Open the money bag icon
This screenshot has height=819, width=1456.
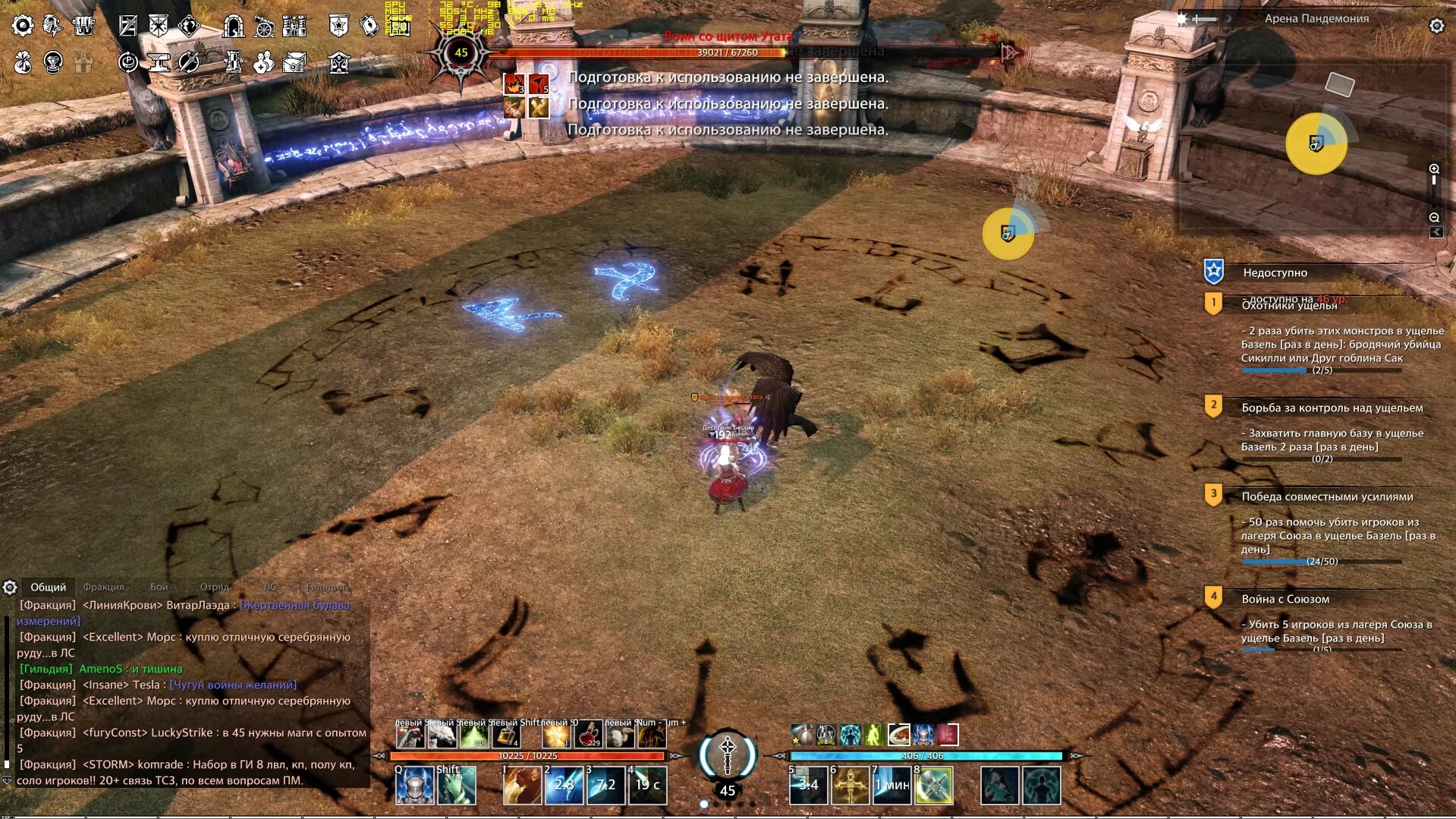coord(21,62)
